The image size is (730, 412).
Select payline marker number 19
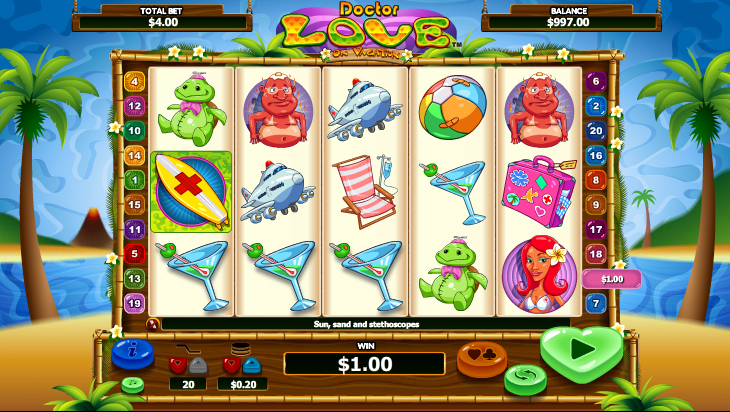[135, 303]
